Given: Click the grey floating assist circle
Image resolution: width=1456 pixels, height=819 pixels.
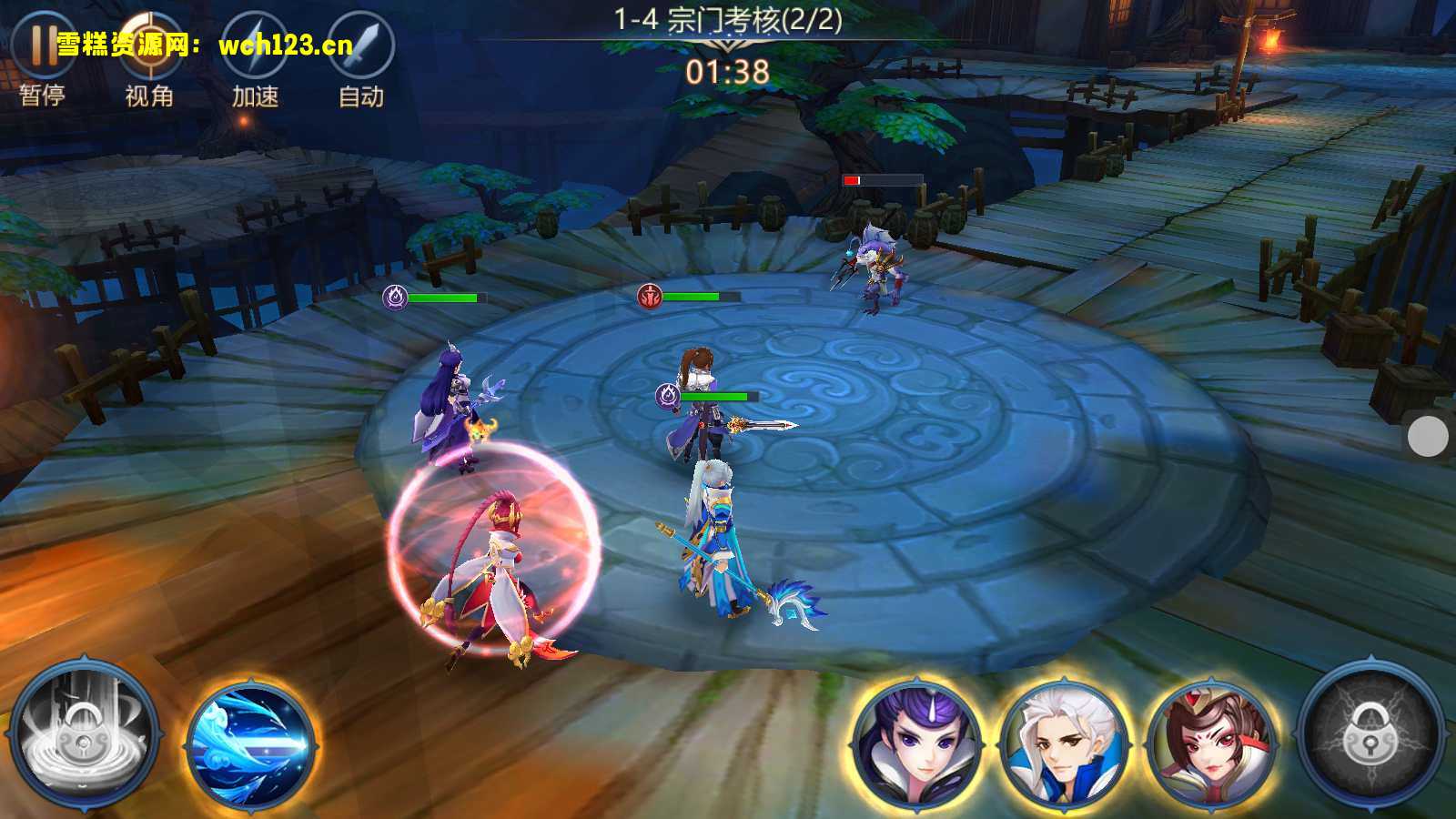Looking at the screenshot, I should tap(1428, 437).
